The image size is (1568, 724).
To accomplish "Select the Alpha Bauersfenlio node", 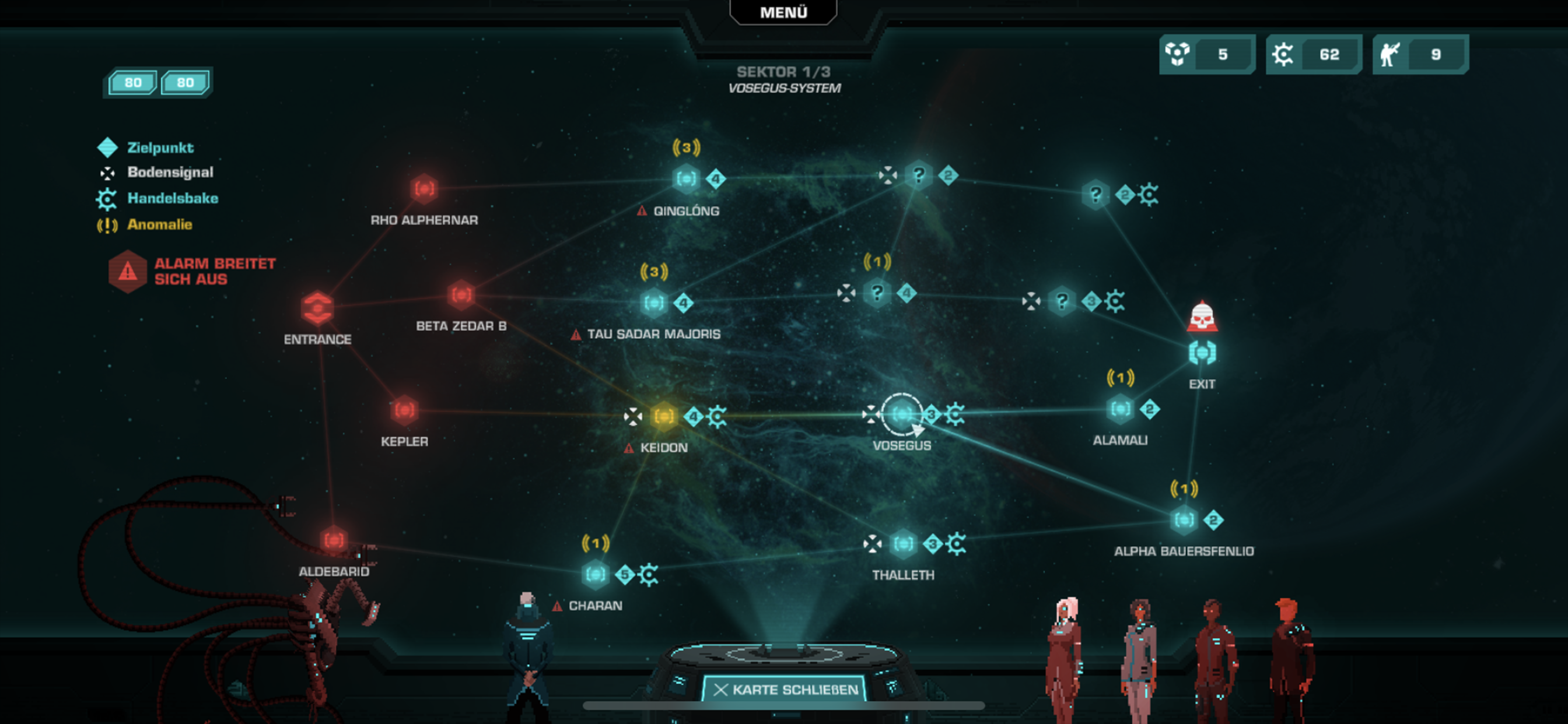I will tap(1184, 520).
